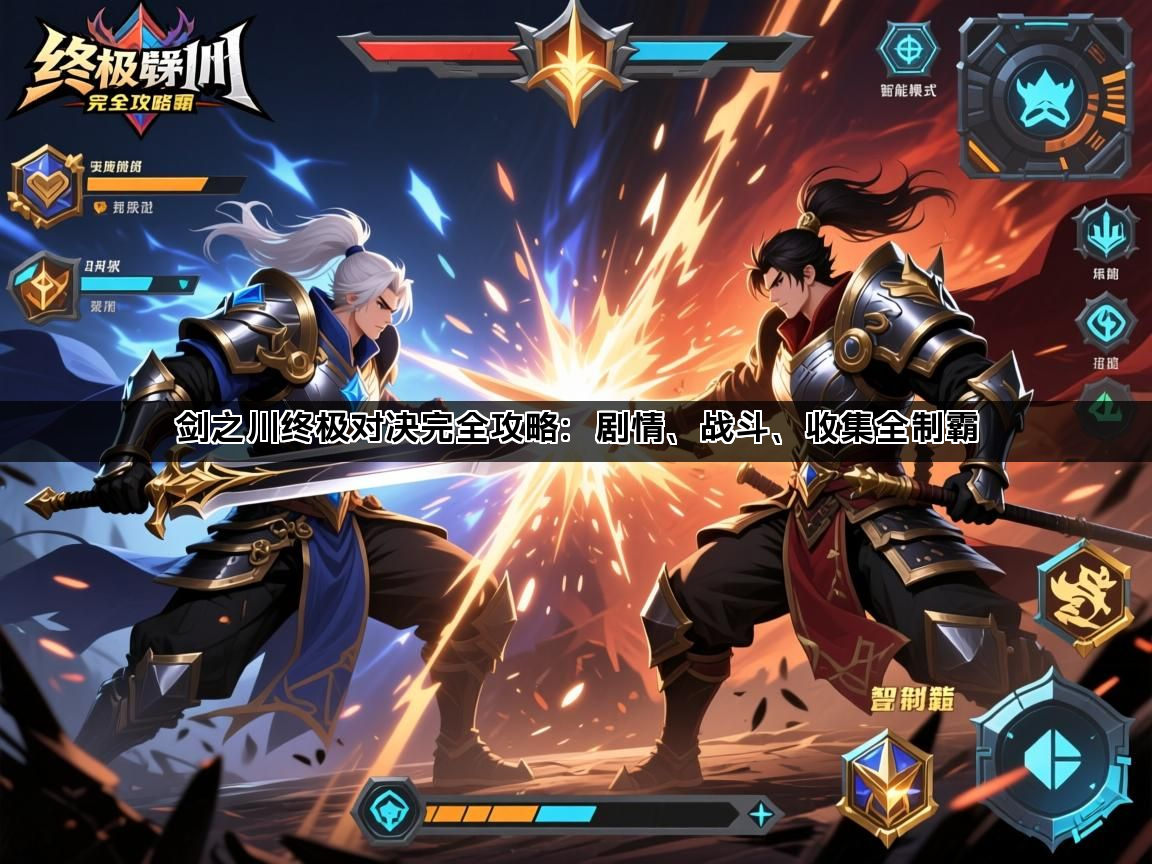The width and height of the screenshot is (1152, 864).
Task: Select the green triangle skill icon
Action: click(x=1105, y=407)
